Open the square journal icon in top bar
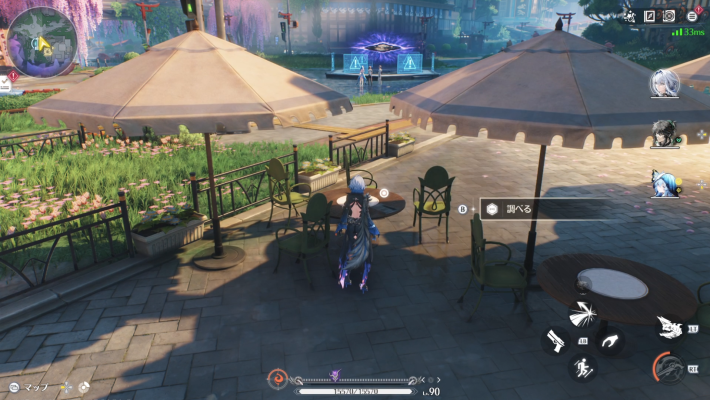The image size is (710, 400). (650, 16)
